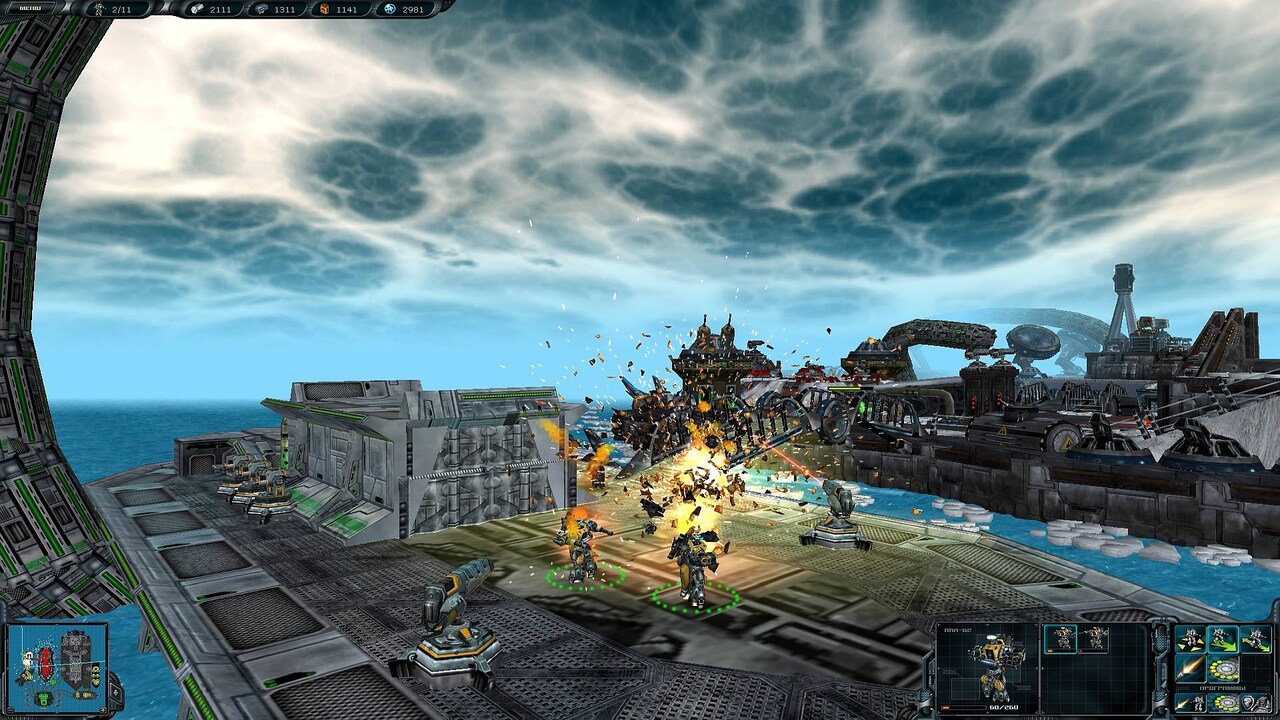Click the diamond button beside the minimap
Screen dimensions: 1280x720
pos(114,694)
